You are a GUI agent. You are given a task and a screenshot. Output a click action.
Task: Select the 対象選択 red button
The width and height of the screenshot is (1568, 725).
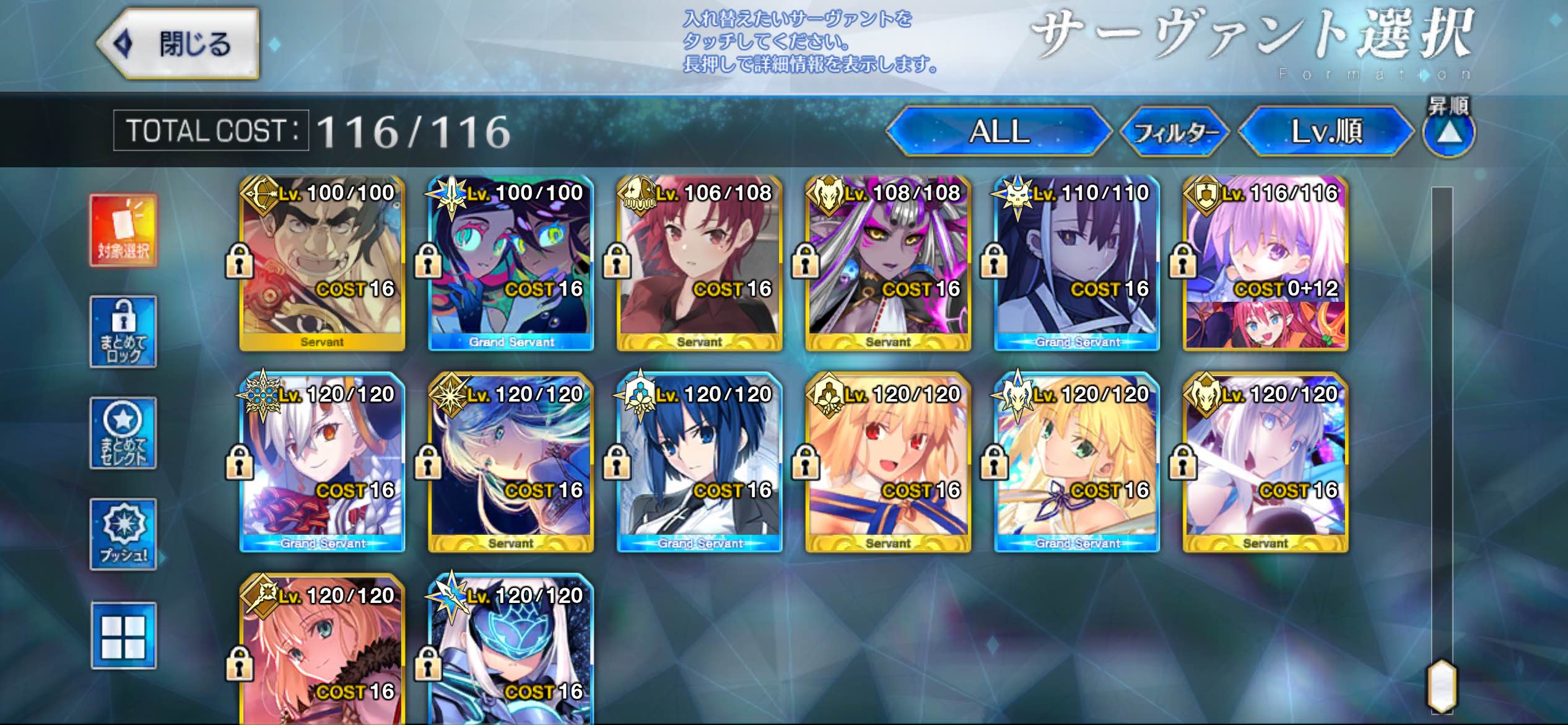[x=123, y=230]
